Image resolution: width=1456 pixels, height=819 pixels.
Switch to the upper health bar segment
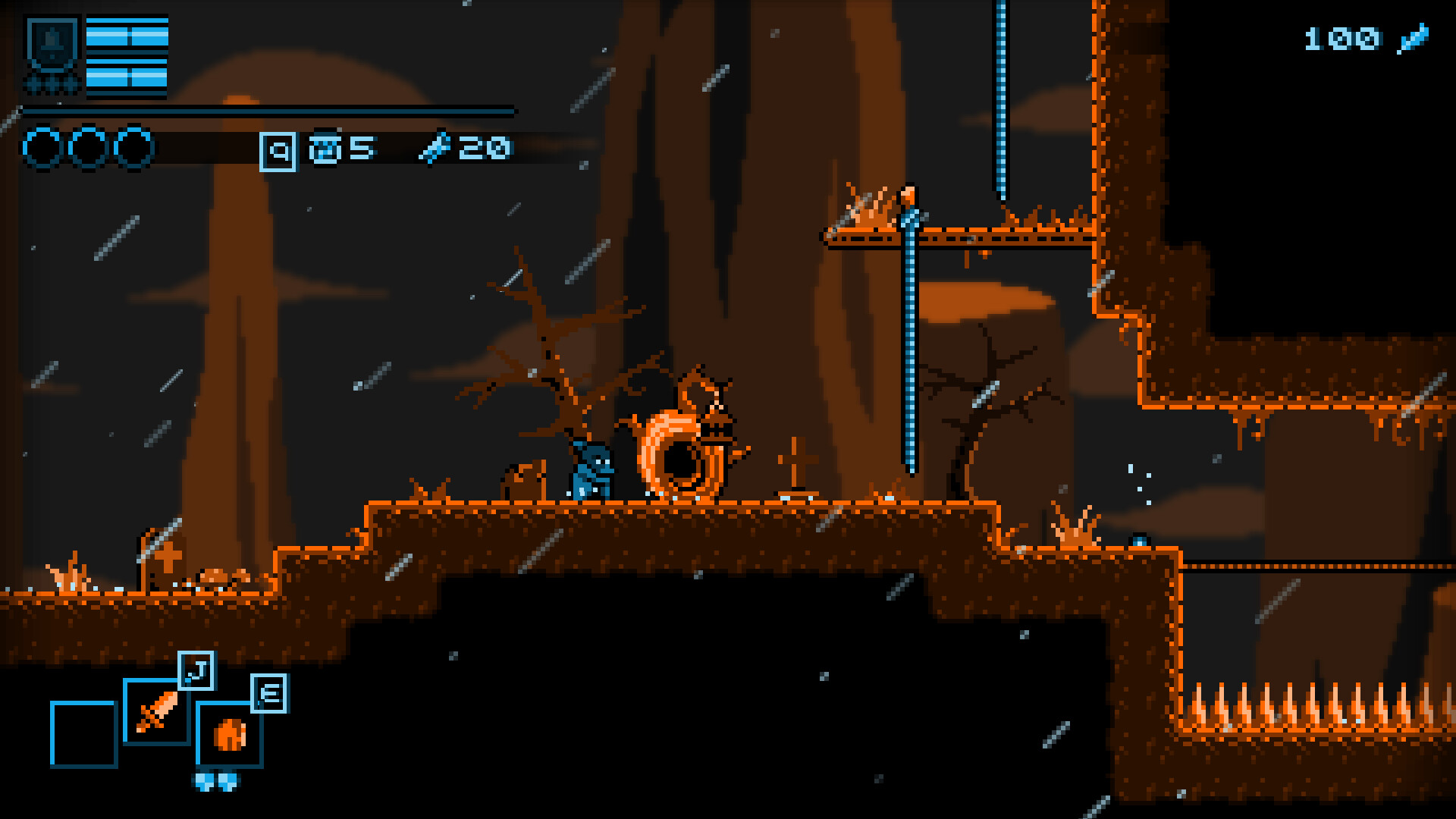tap(127, 34)
